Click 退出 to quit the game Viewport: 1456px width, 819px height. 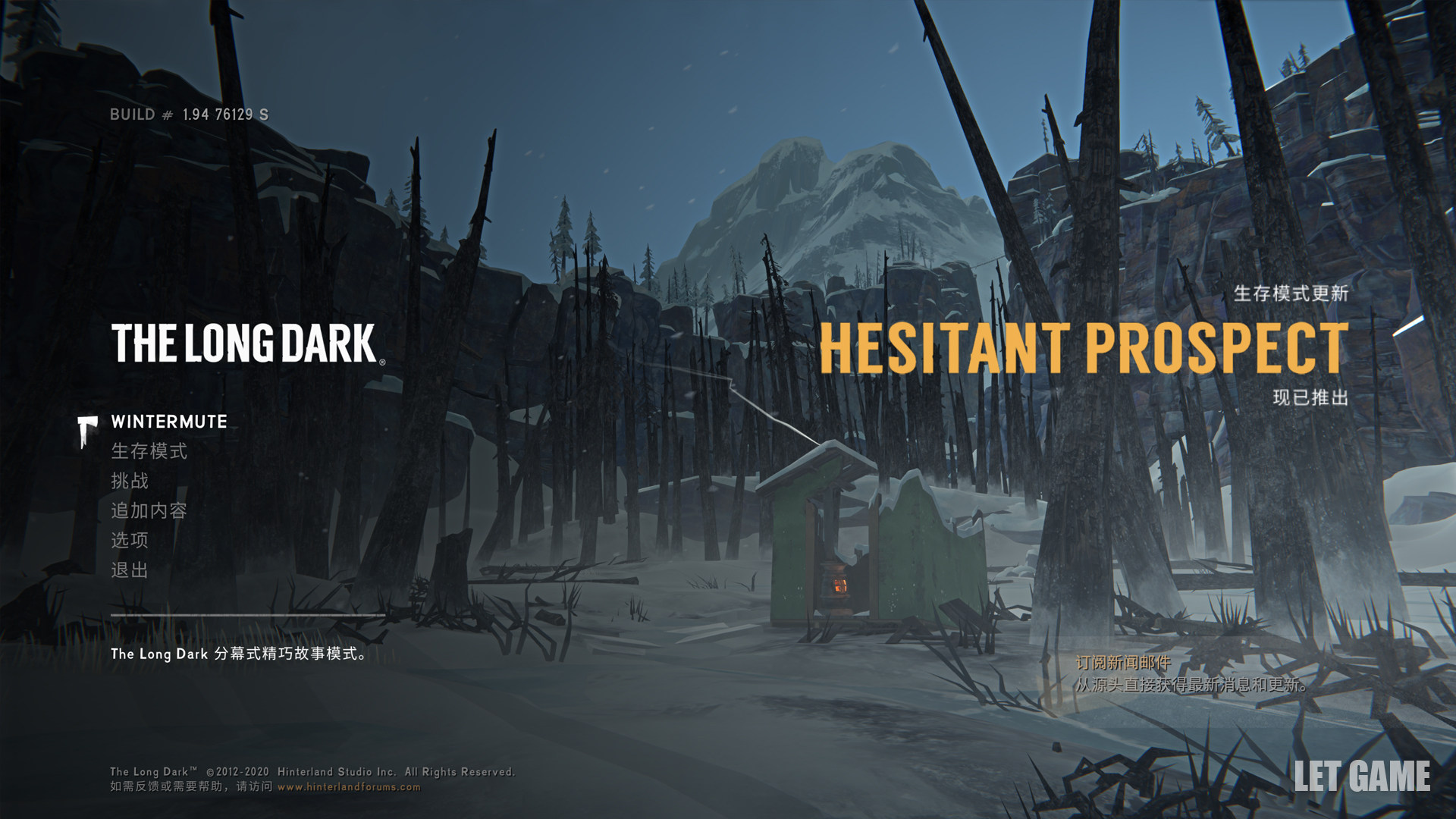tap(130, 570)
